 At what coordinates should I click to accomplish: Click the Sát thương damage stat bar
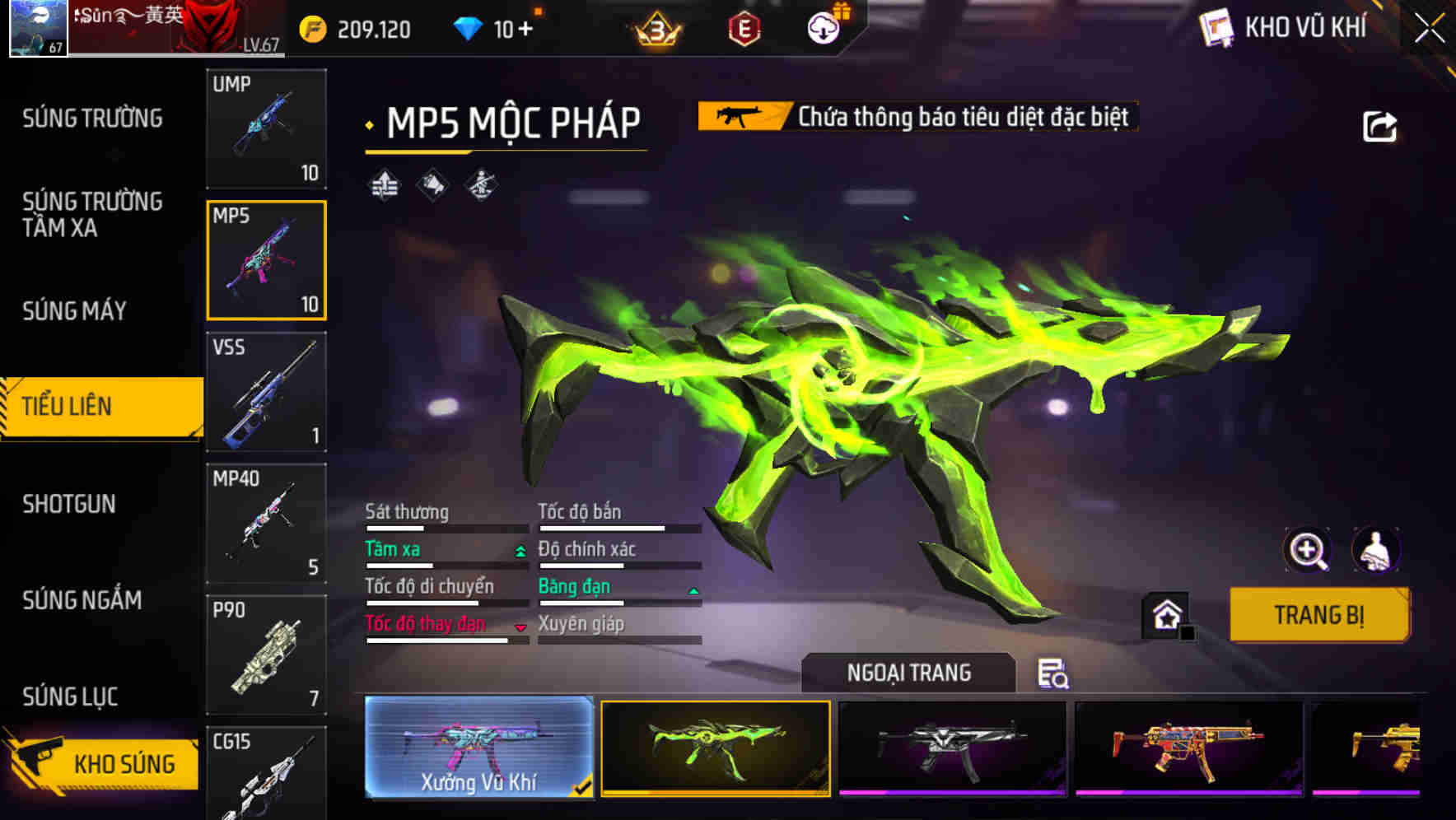(x=445, y=524)
